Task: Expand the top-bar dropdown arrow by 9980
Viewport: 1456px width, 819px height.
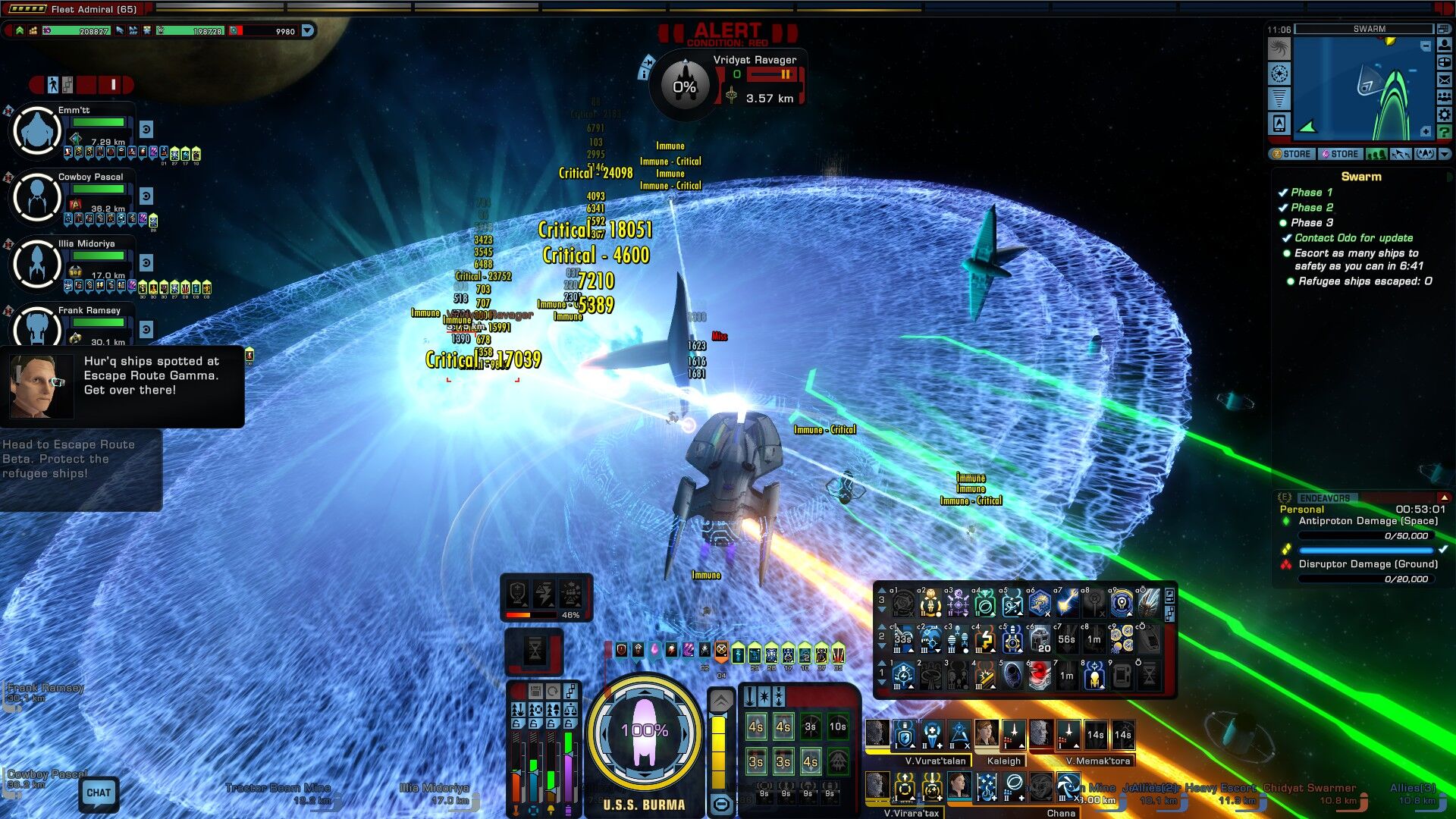Action: click(x=308, y=31)
